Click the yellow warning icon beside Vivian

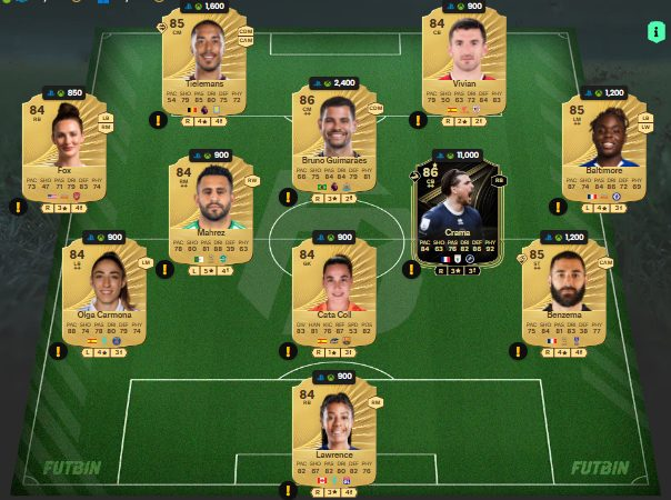tap(418, 120)
